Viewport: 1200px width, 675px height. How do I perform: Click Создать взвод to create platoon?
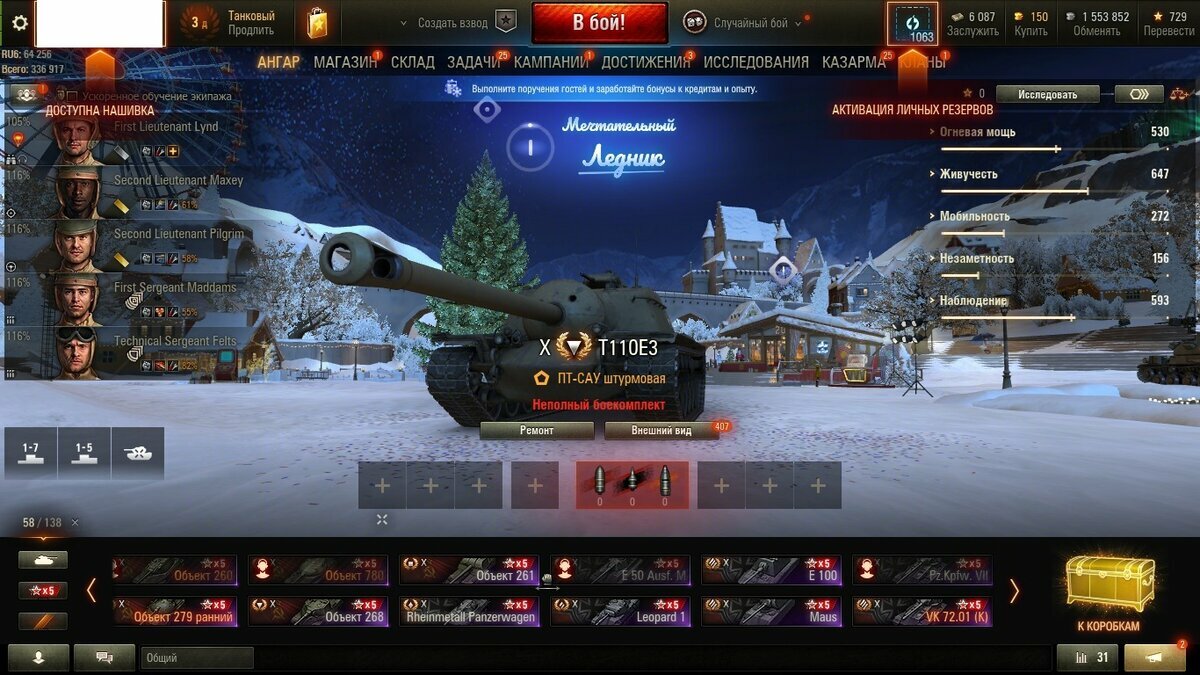click(x=453, y=23)
